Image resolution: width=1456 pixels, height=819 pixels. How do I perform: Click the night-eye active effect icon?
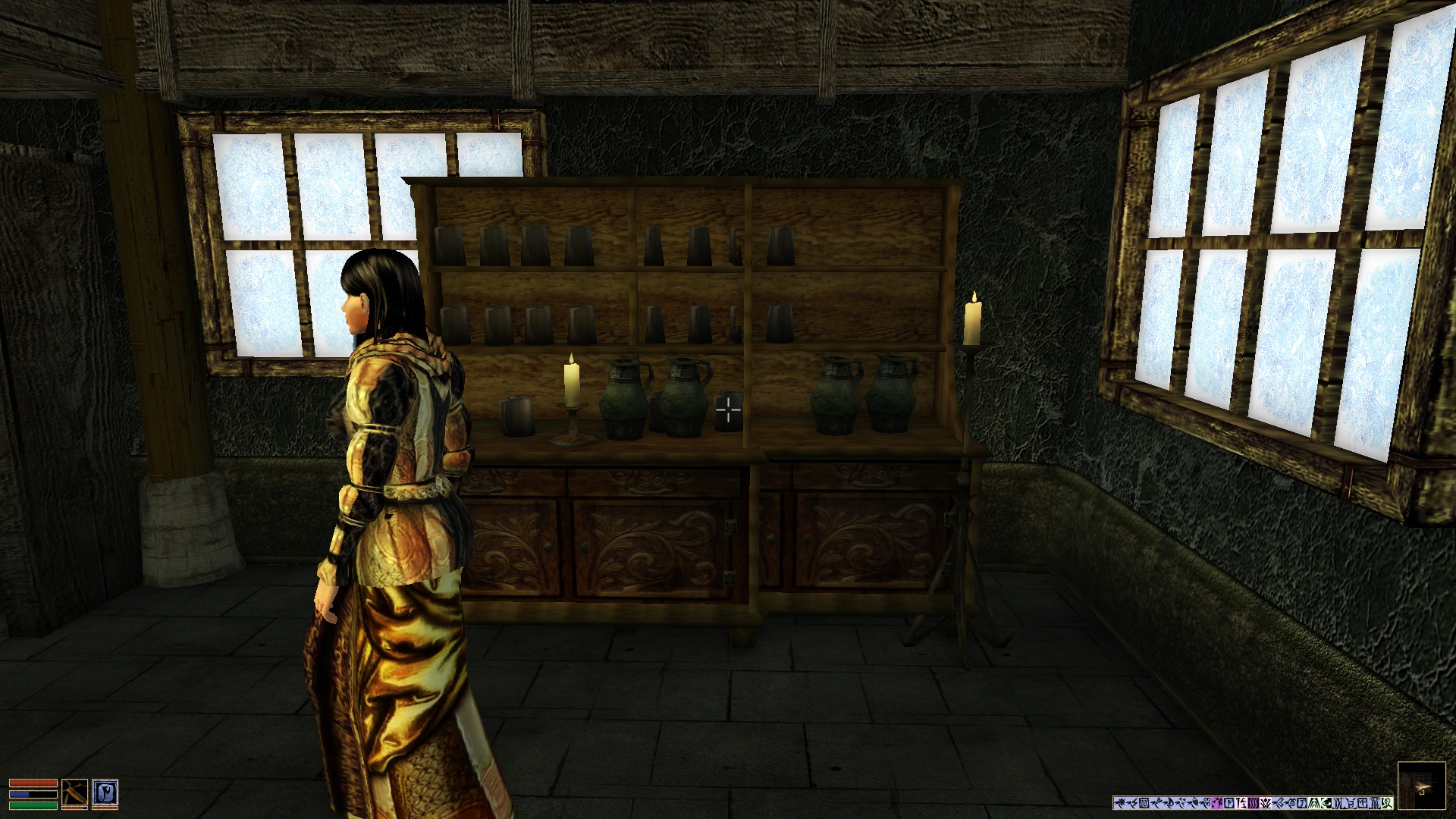(x=1326, y=802)
